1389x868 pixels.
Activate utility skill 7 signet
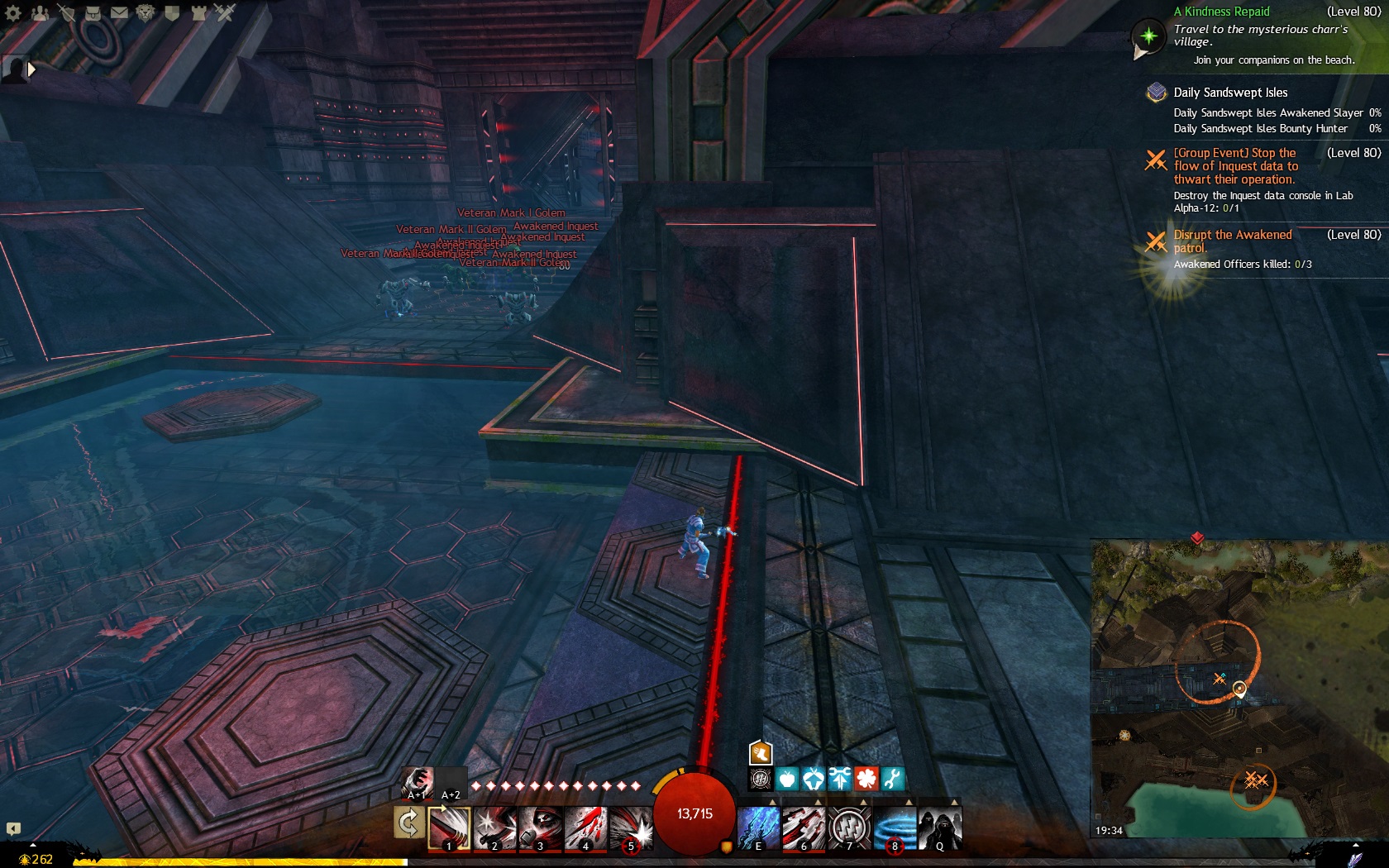click(849, 827)
